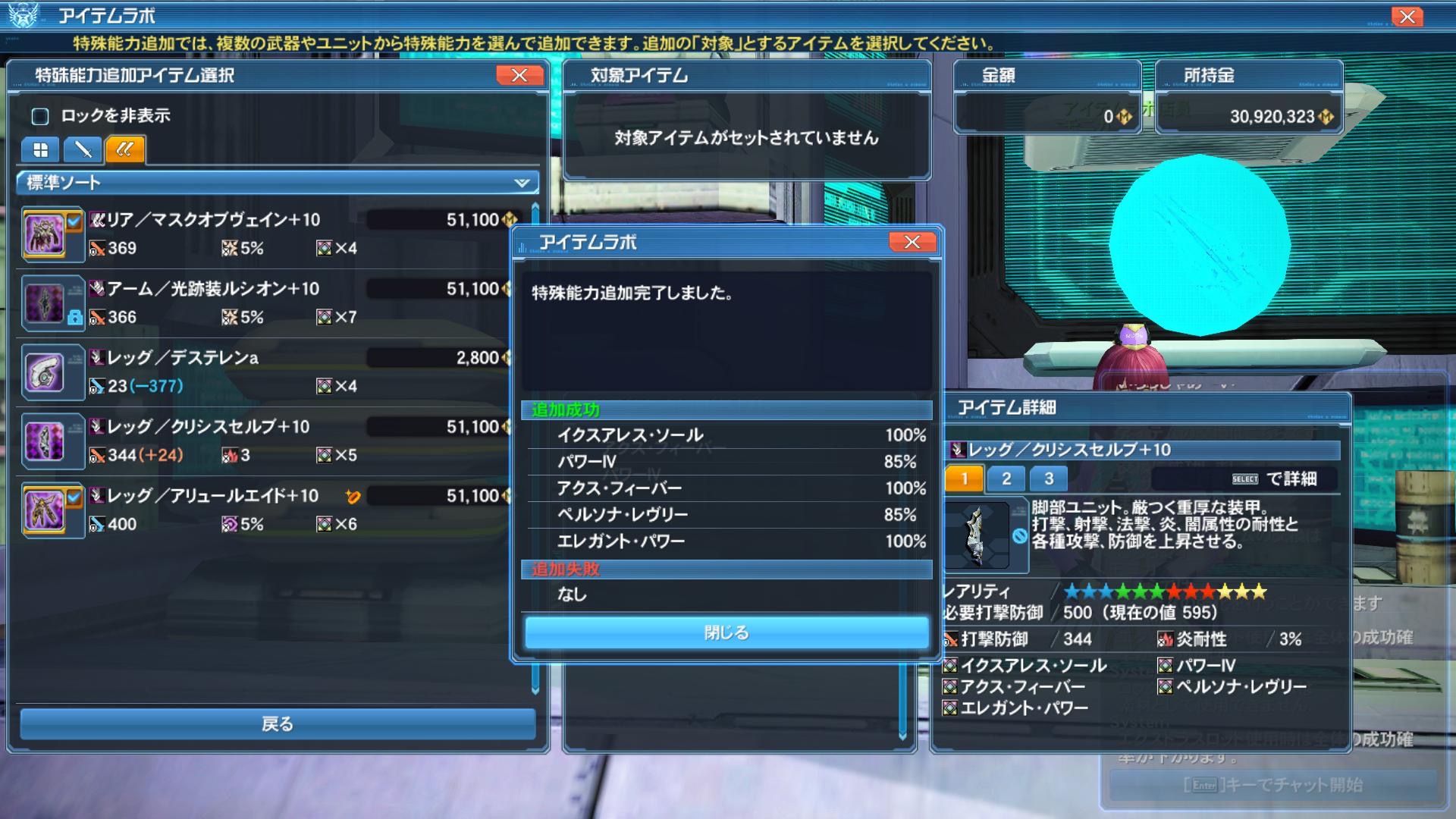Image resolution: width=1456 pixels, height=819 pixels.
Task: Select the weapon filter tab icon
Action: pyautogui.click(x=83, y=149)
